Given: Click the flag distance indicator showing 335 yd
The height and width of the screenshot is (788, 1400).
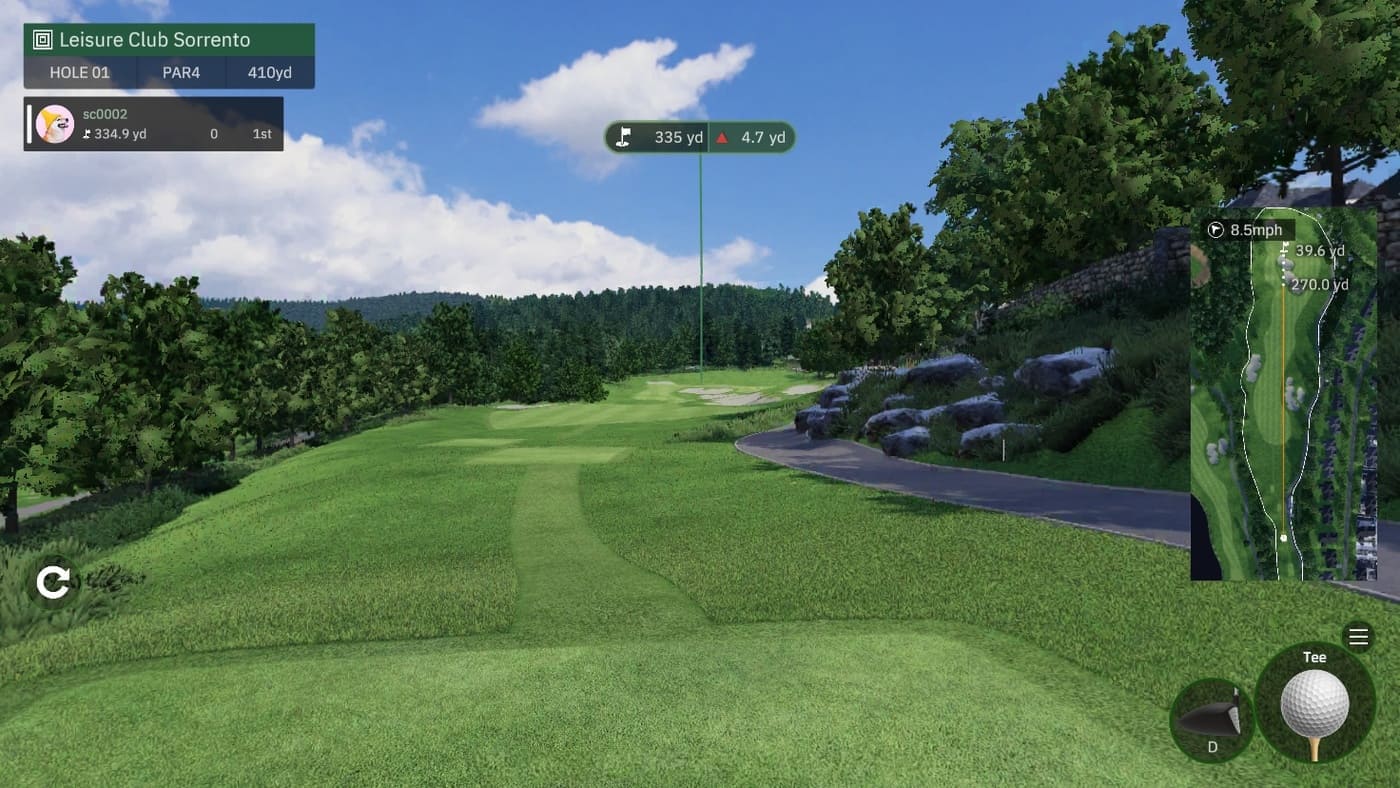Looking at the screenshot, I should pyautogui.click(x=660, y=137).
